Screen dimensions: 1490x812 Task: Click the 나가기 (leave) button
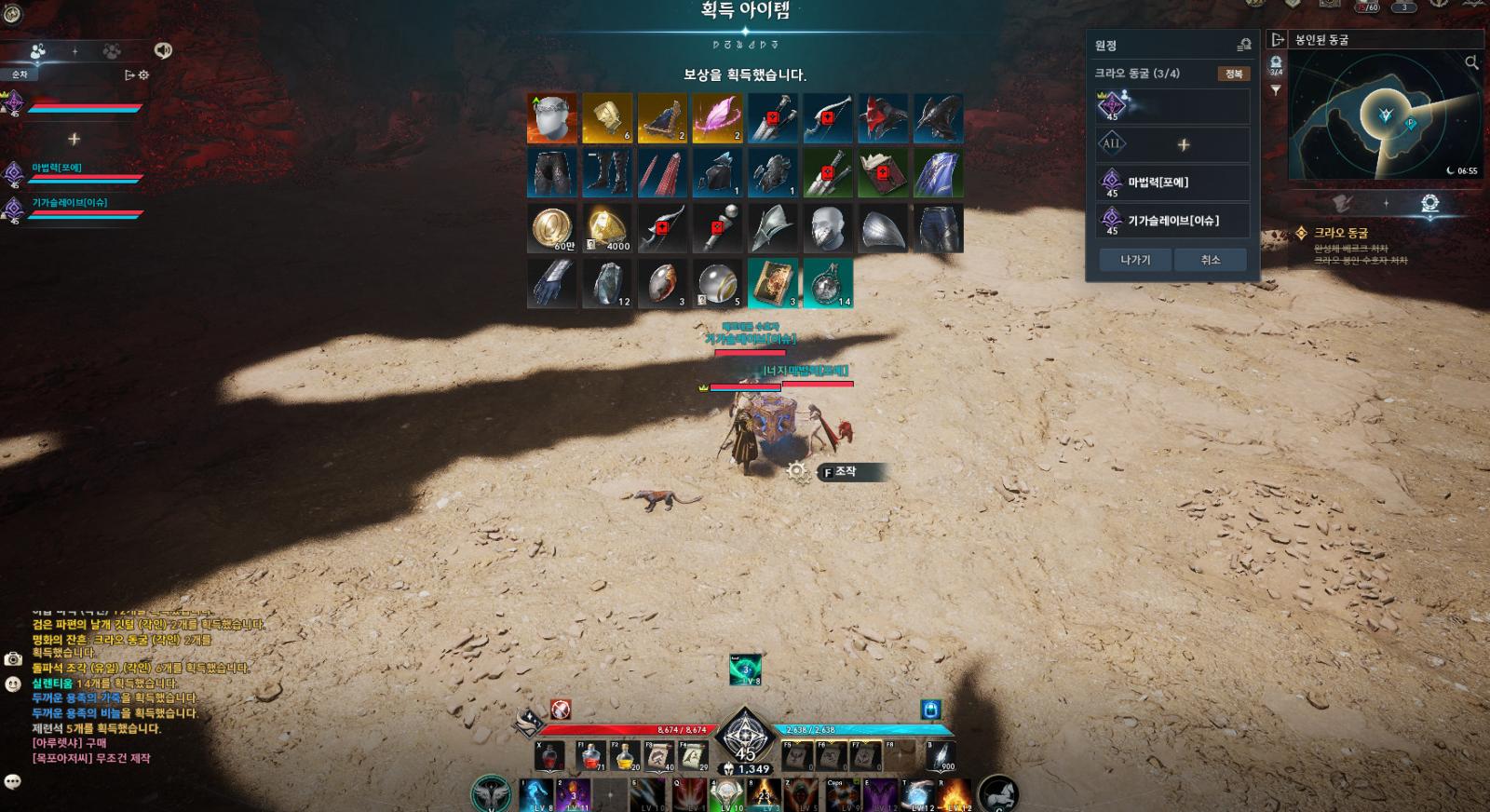pyautogui.click(x=1135, y=260)
